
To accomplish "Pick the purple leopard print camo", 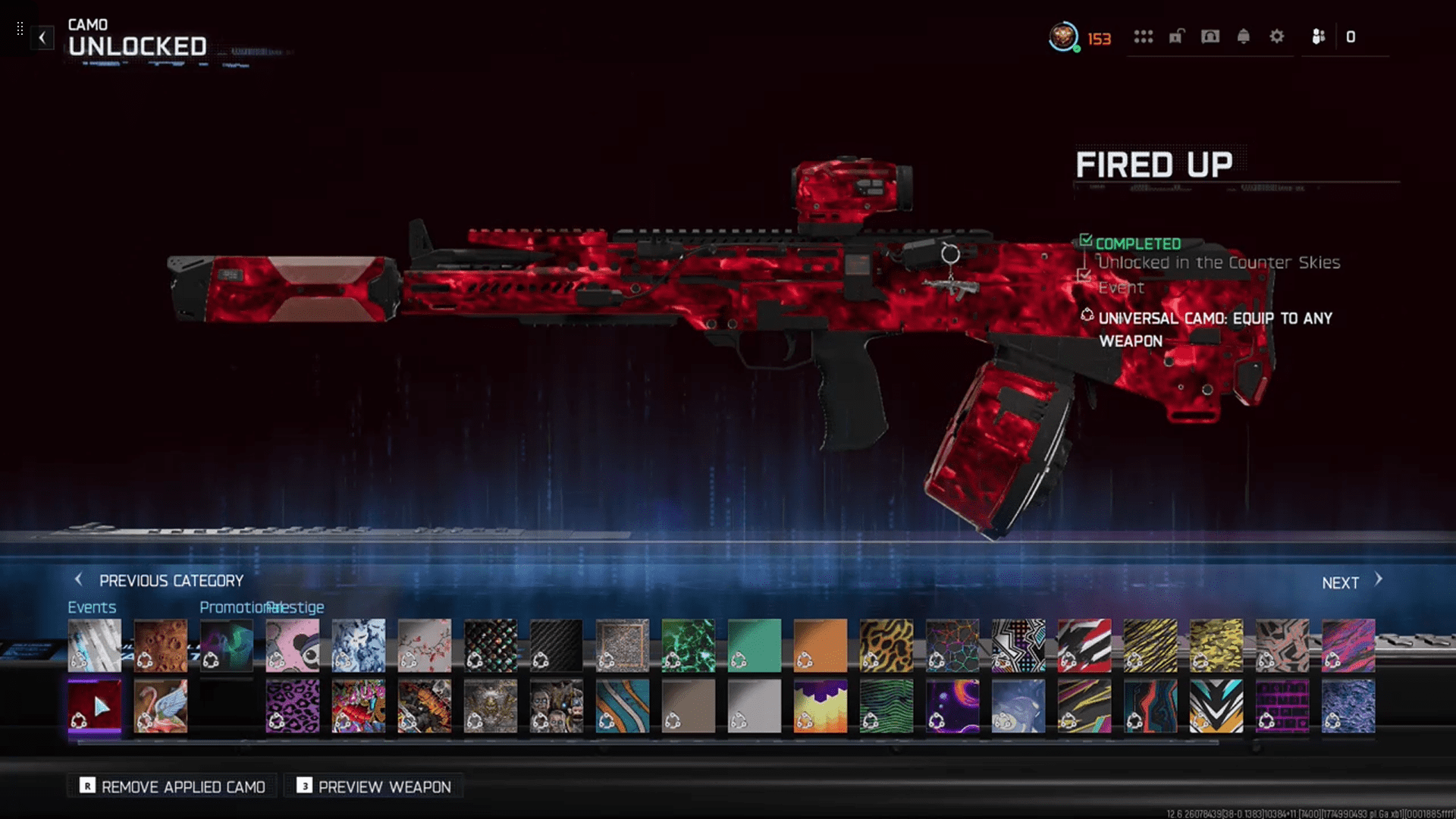I will pyautogui.click(x=293, y=706).
